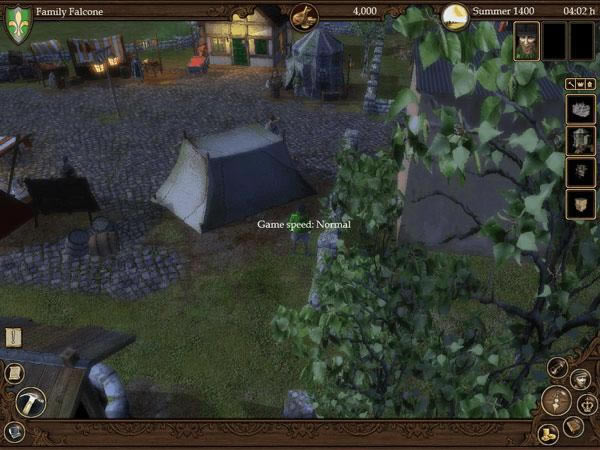The height and width of the screenshot is (450, 600).
Task: Select the crate building thumbnail at list bottom
Action: [x=581, y=205]
